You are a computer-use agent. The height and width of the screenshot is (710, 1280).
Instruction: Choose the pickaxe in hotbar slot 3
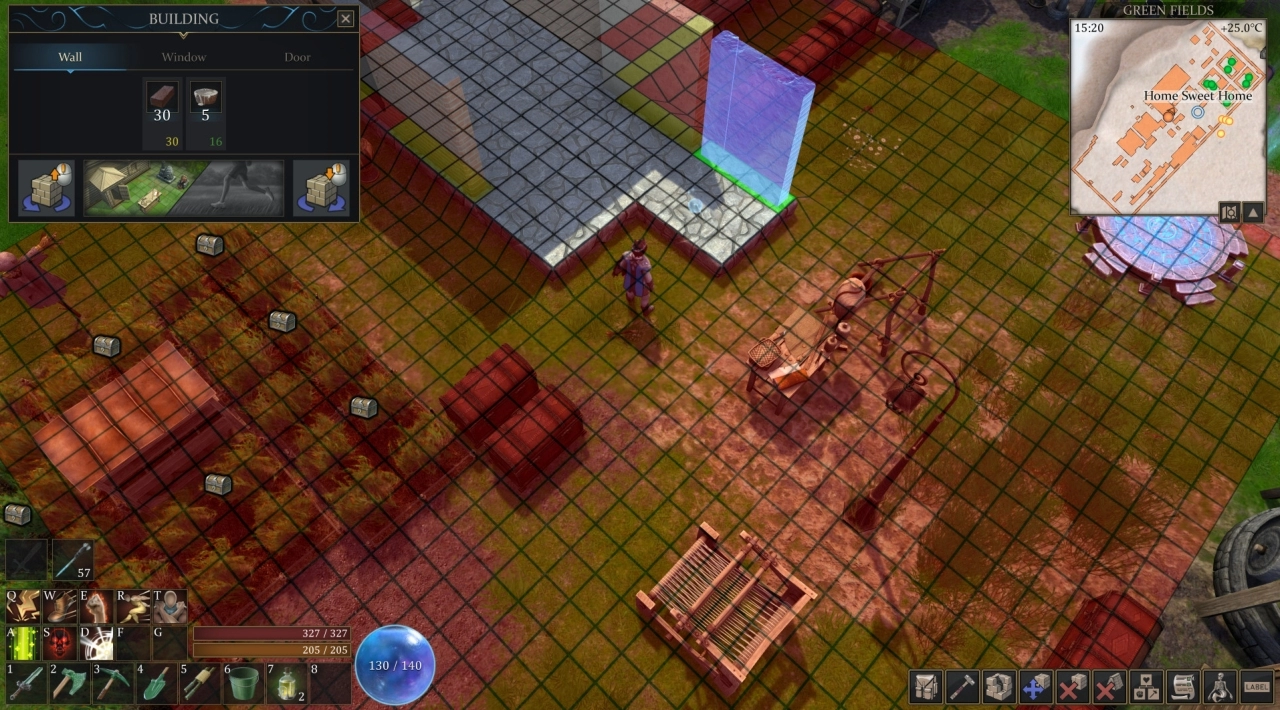[112, 684]
